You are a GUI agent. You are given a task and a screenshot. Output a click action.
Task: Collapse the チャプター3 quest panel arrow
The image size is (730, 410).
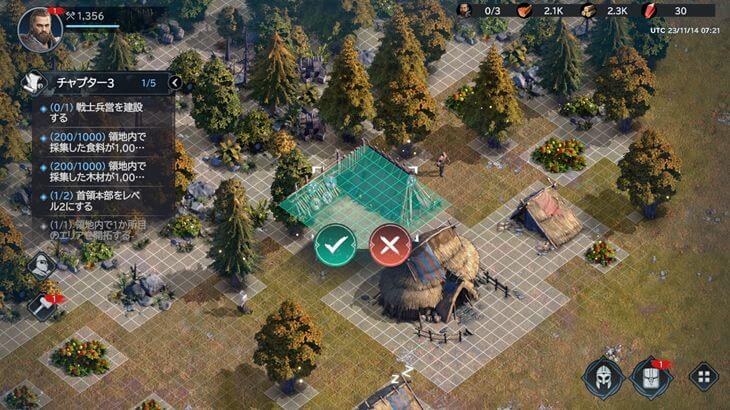click(x=174, y=83)
